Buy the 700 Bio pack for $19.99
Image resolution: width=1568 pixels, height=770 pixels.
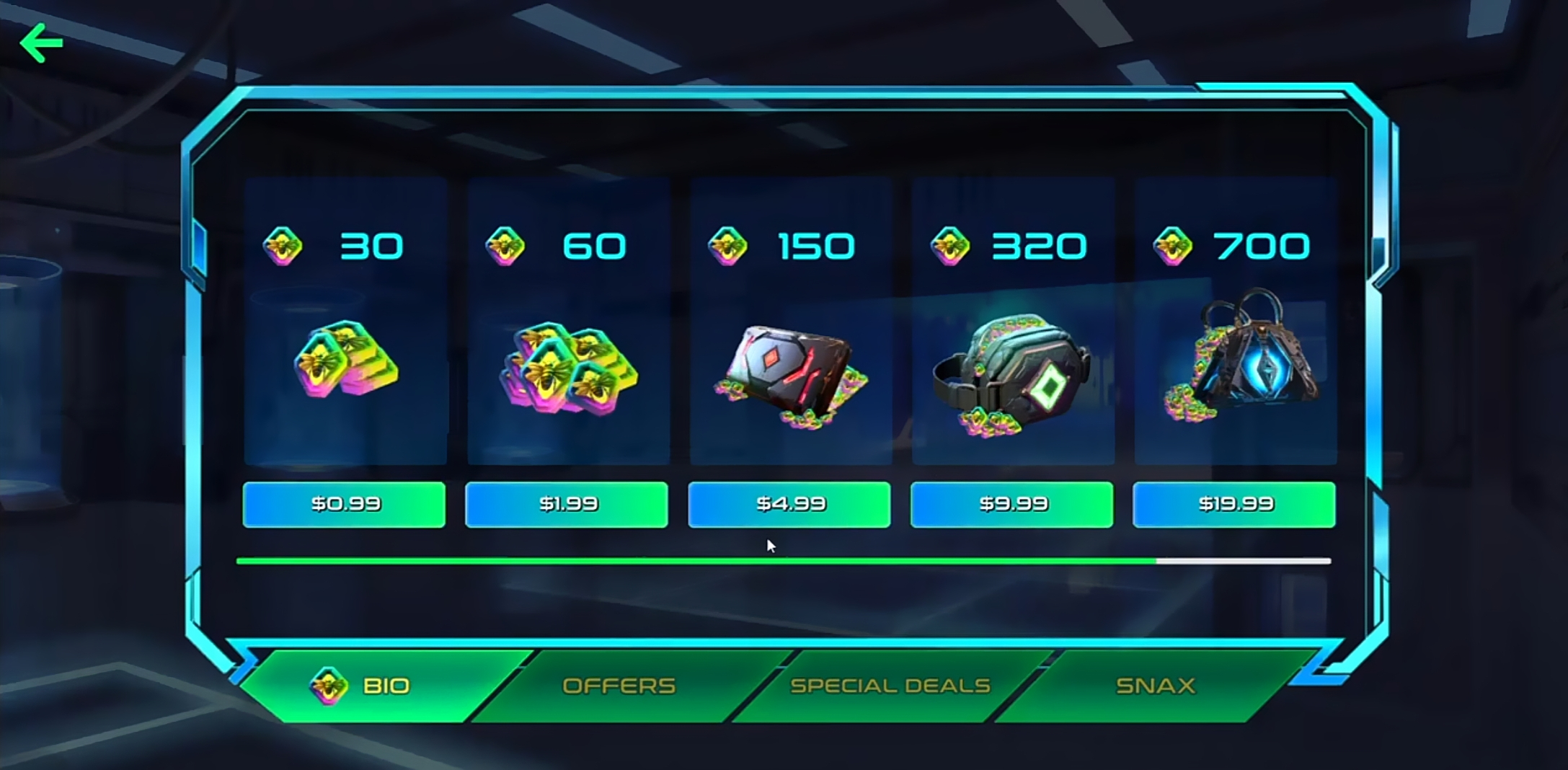pyautogui.click(x=1234, y=505)
